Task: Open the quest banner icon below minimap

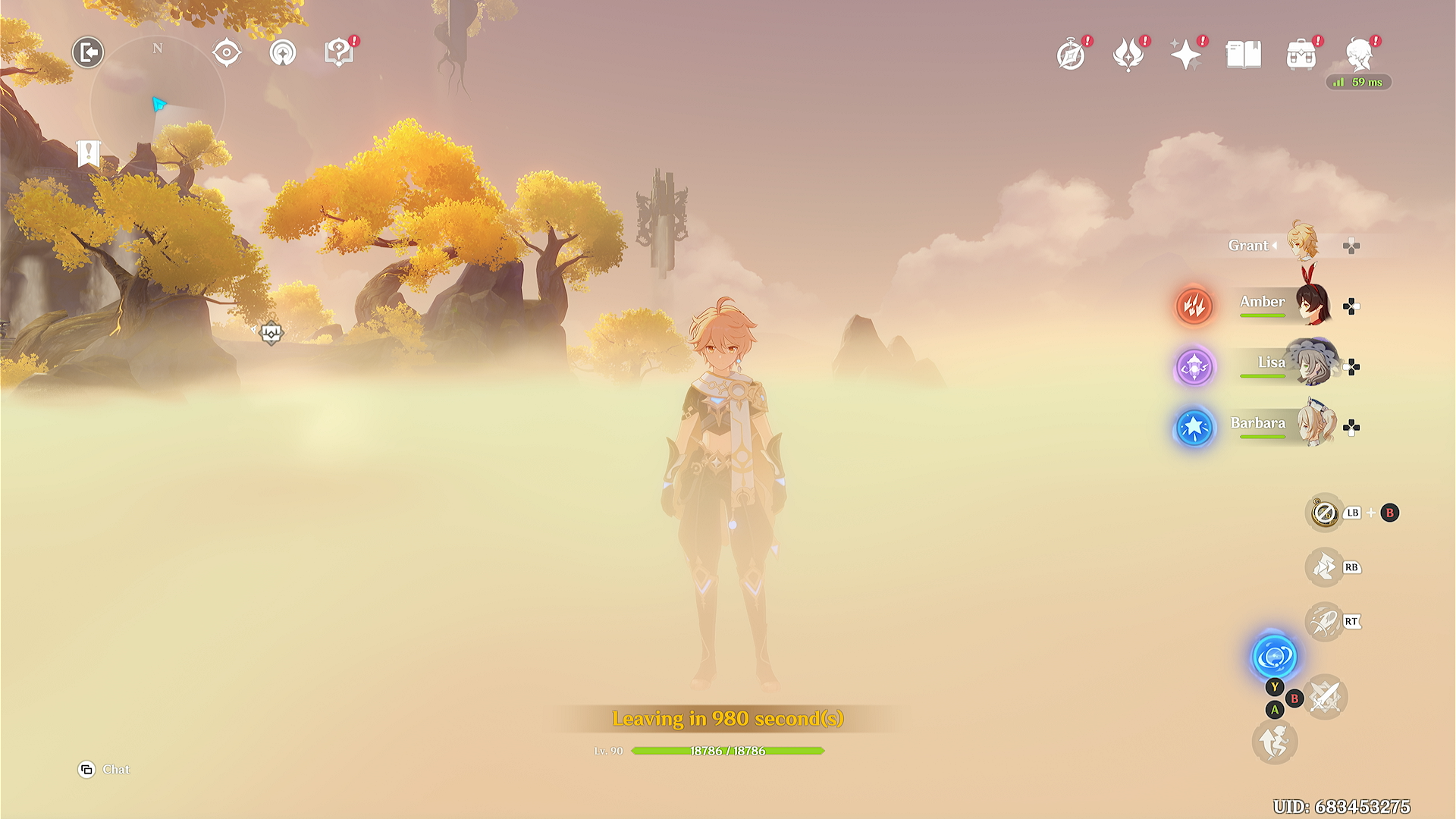Action: [x=89, y=153]
